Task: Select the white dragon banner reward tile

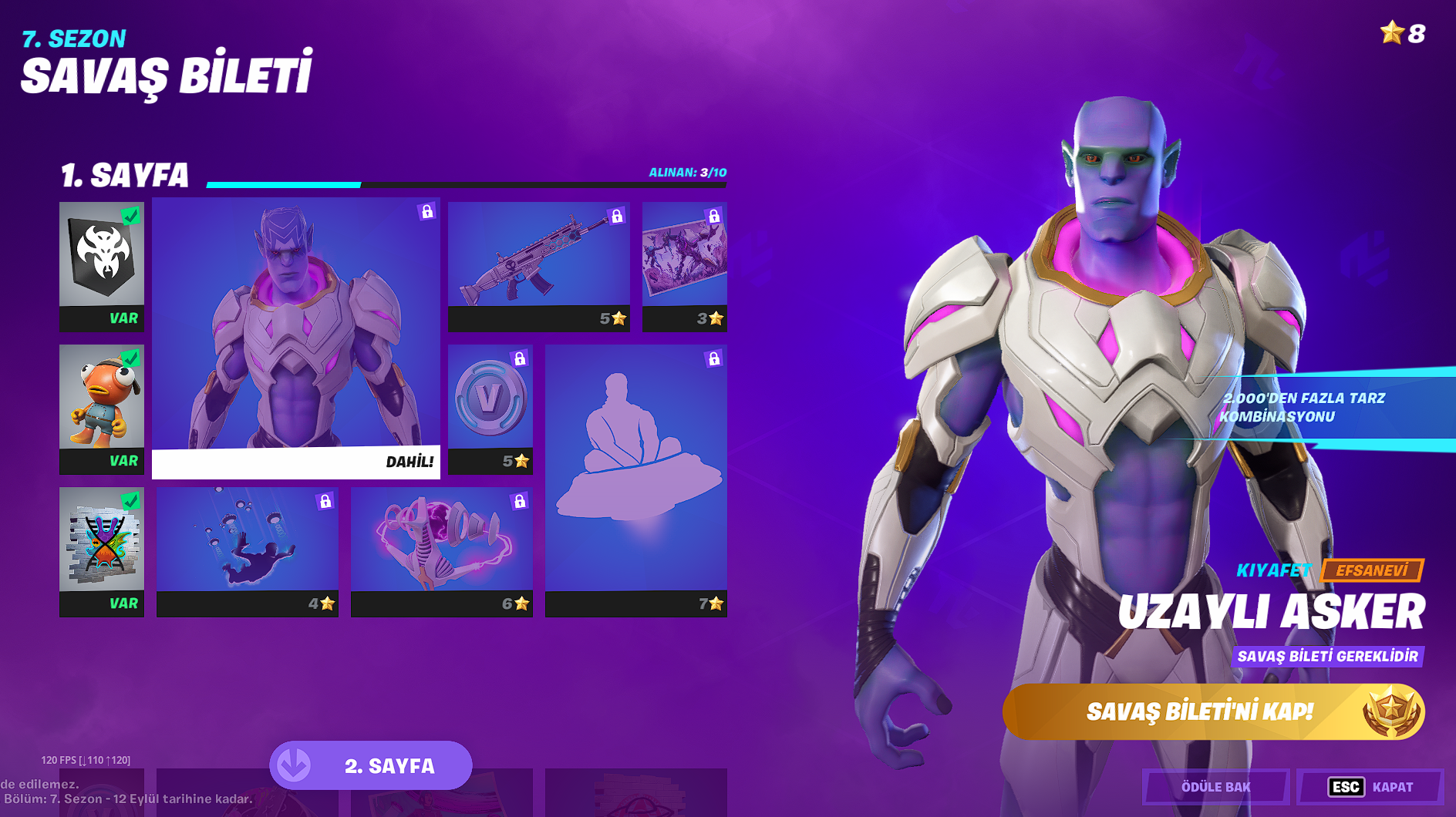Action: tap(102, 267)
